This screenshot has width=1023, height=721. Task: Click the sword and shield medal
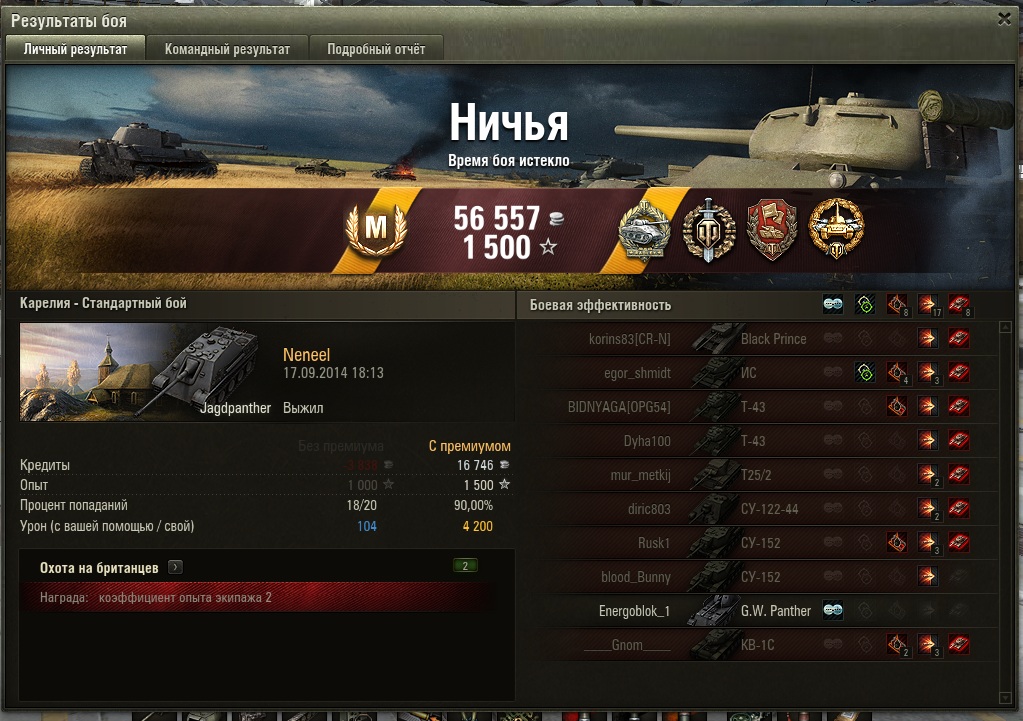click(x=709, y=230)
